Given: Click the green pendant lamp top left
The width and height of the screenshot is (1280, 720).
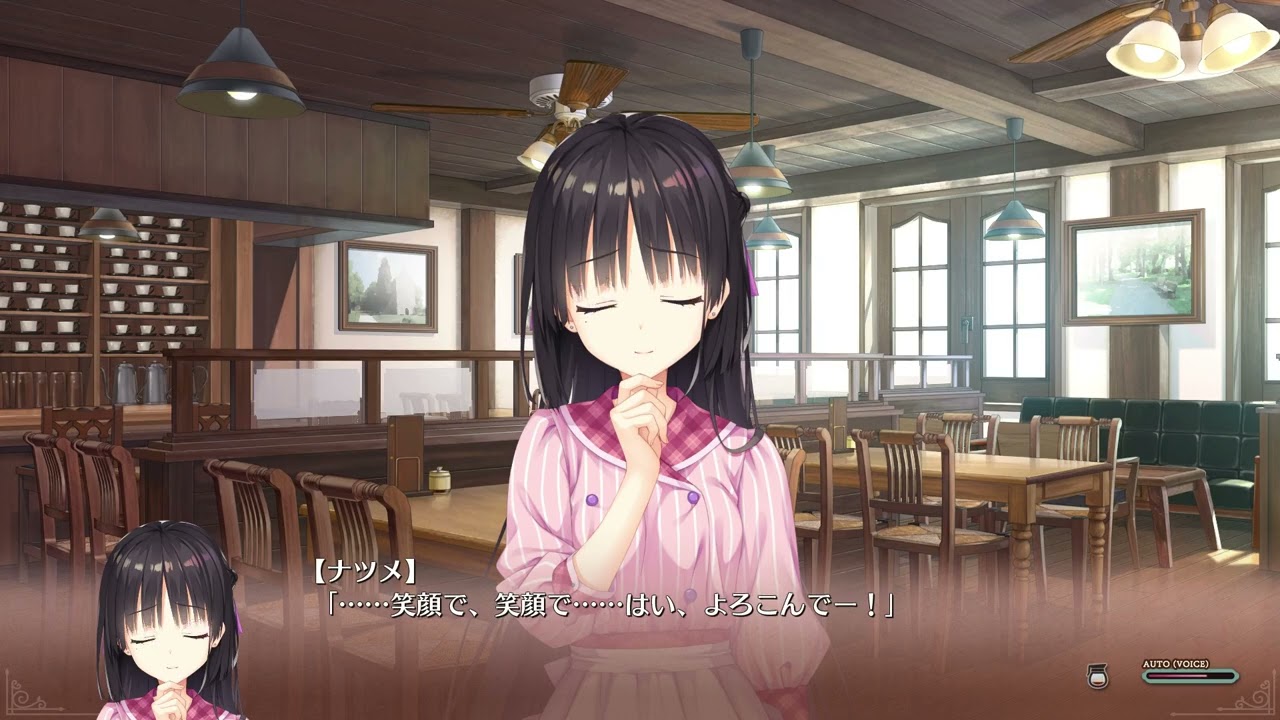Looking at the screenshot, I should pyautogui.click(x=240, y=70).
